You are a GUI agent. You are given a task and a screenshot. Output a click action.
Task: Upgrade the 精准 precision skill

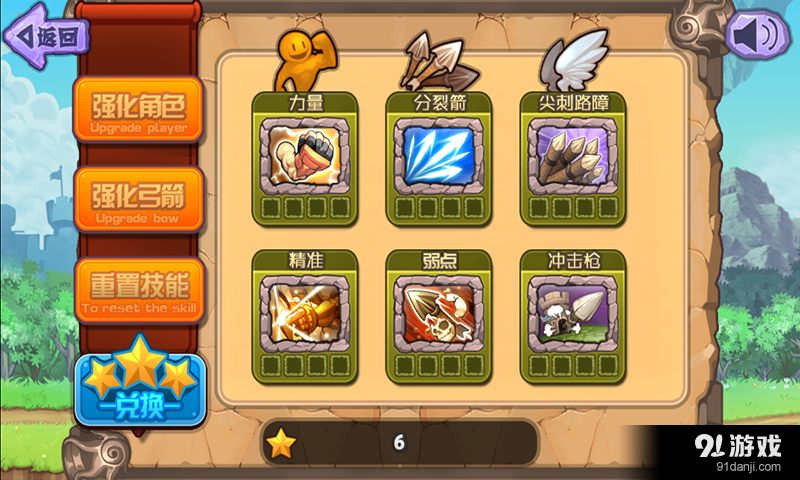click(304, 308)
